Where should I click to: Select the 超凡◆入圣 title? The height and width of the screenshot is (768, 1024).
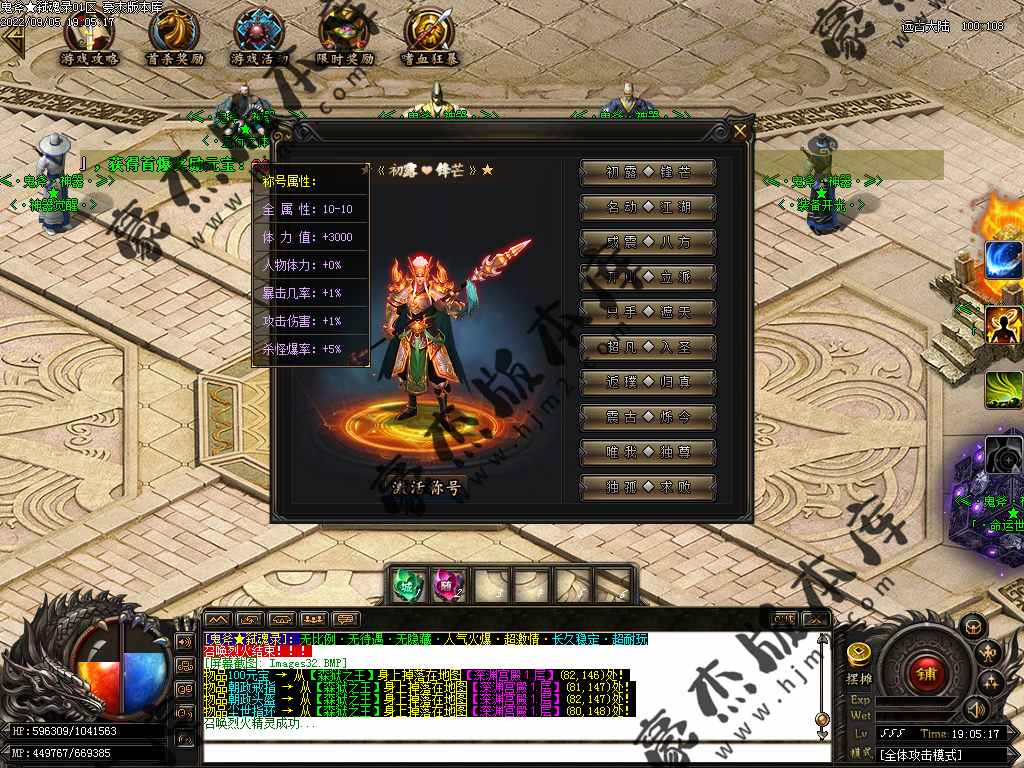pos(648,347)
